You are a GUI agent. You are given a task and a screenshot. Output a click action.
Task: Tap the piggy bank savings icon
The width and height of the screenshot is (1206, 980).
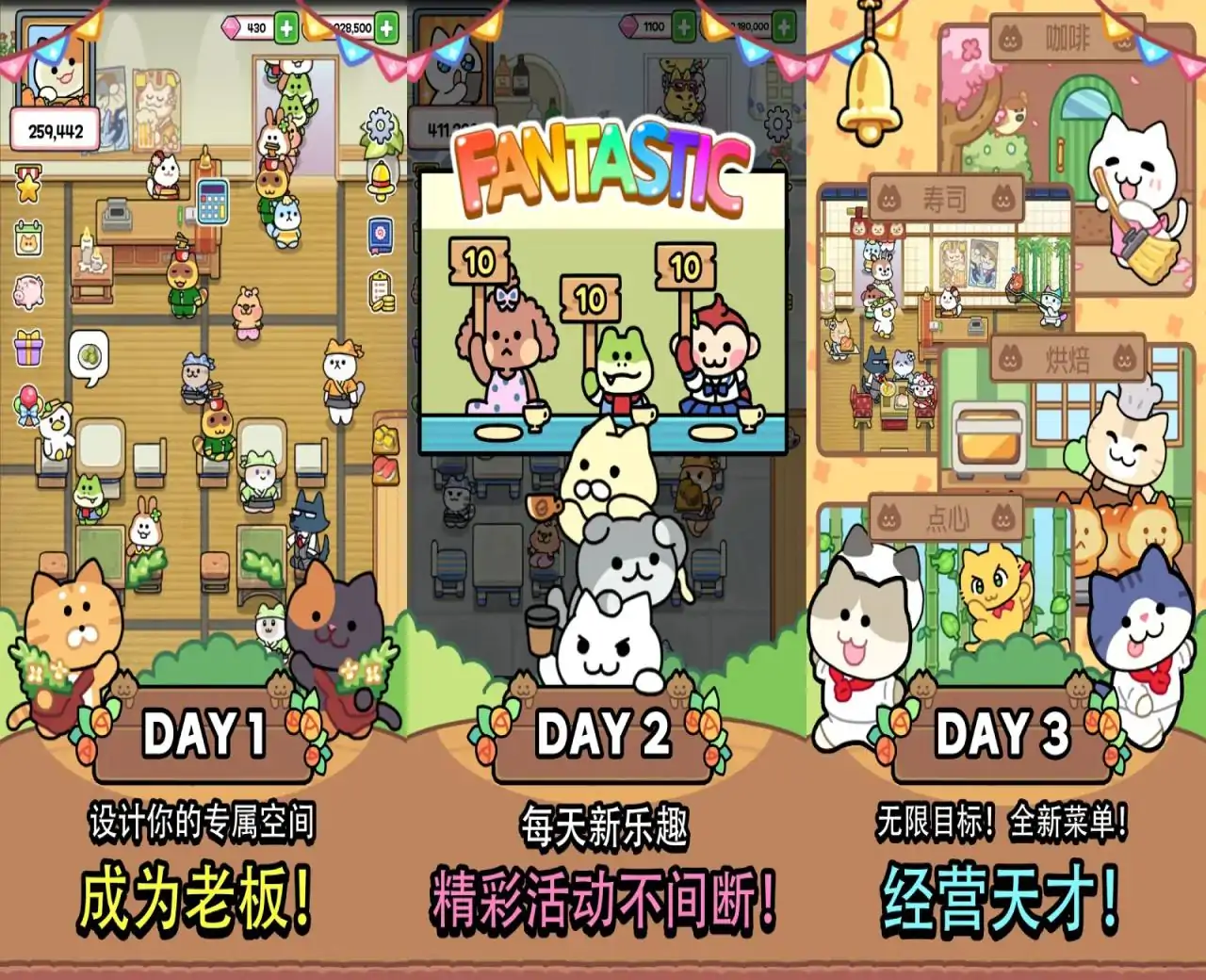coord(28,292)
